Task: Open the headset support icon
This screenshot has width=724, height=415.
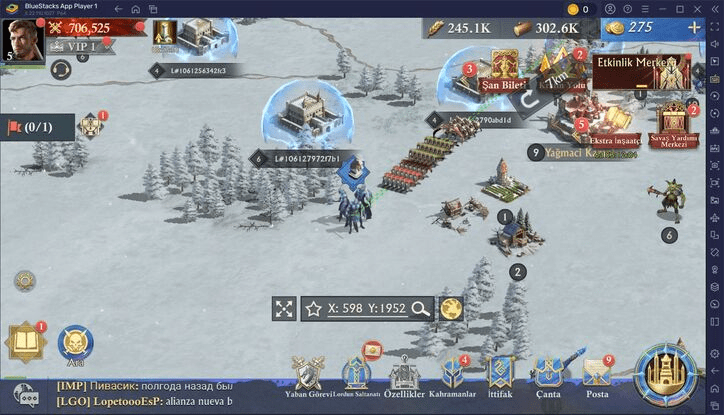Action: pyautogui.click(x=60, y=70)
